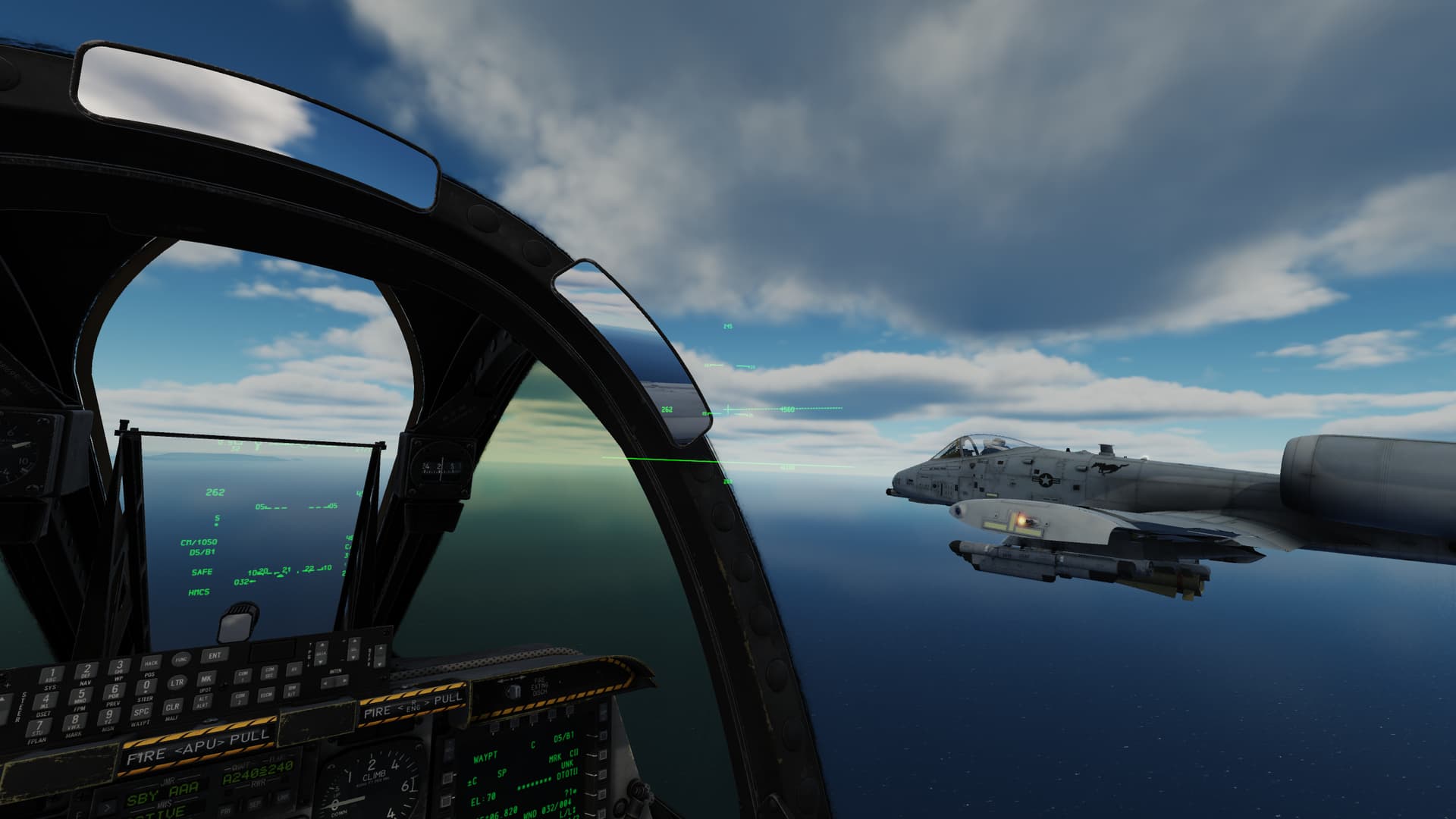
Task: Enter digit 1 on the UFC keypad
Action: 52,675
